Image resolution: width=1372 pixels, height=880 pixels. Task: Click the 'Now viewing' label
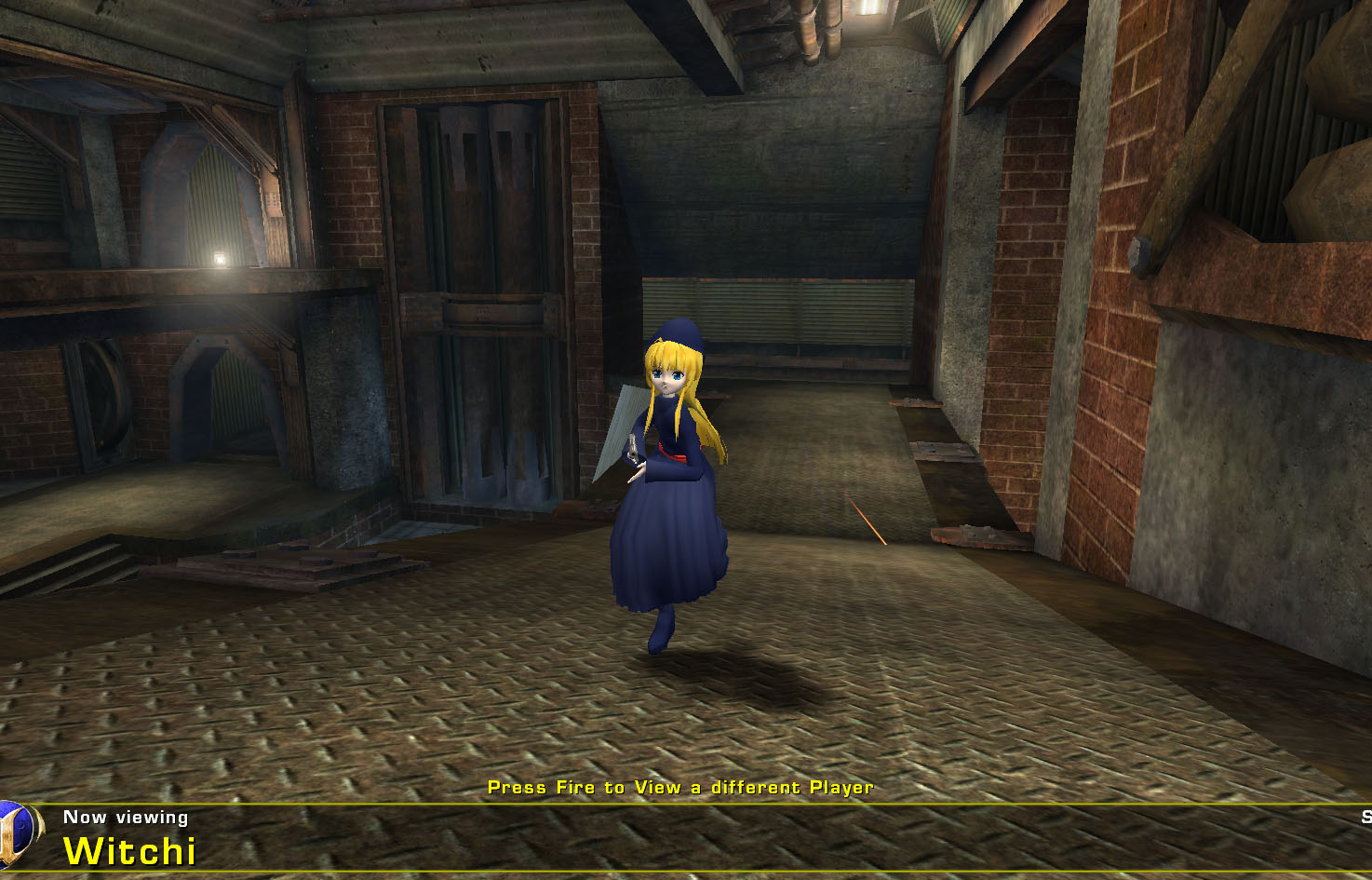point(125,818)
